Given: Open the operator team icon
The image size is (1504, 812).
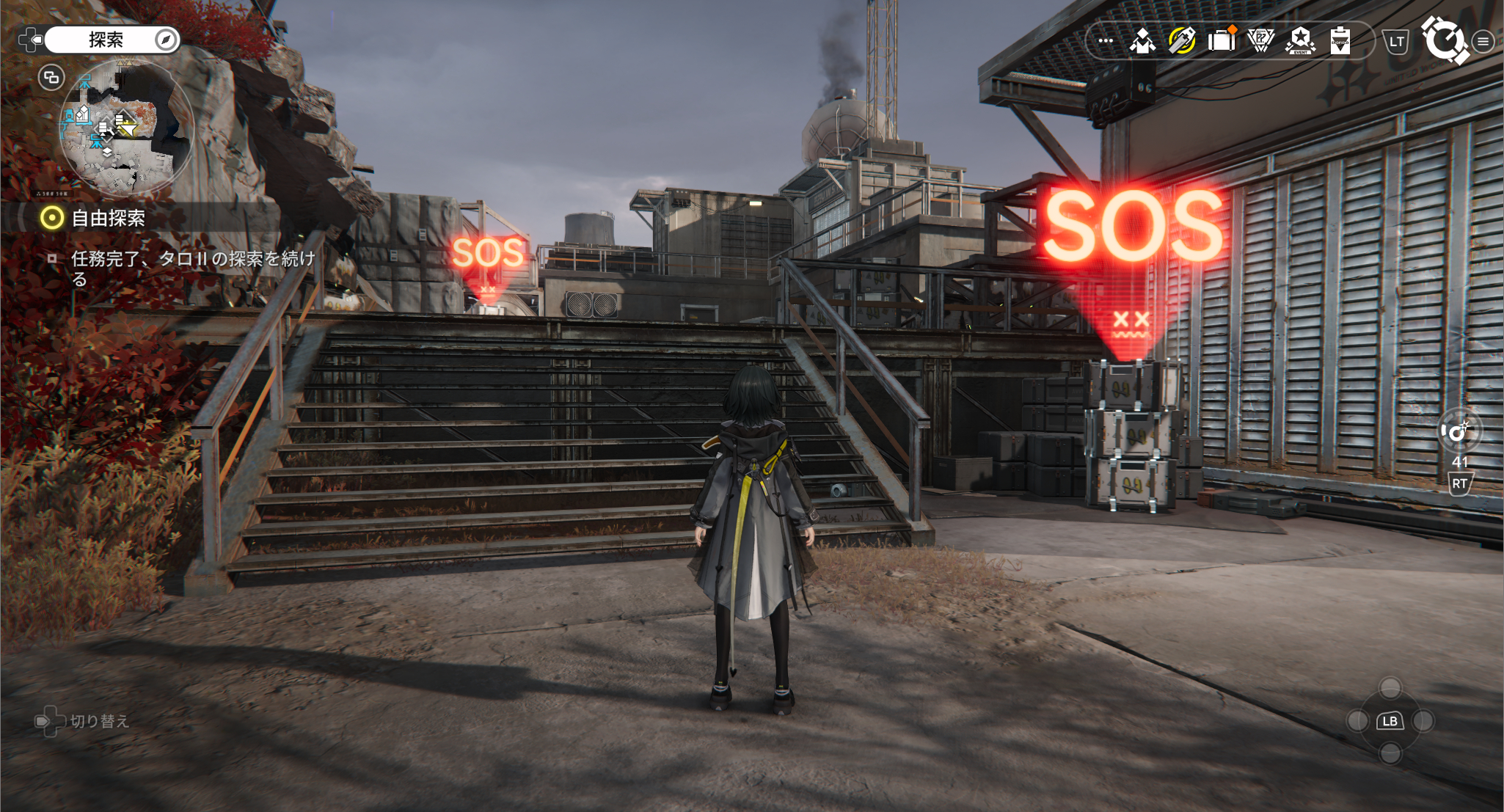Looking at the screenshot, I should click(x=1142, y=41).
